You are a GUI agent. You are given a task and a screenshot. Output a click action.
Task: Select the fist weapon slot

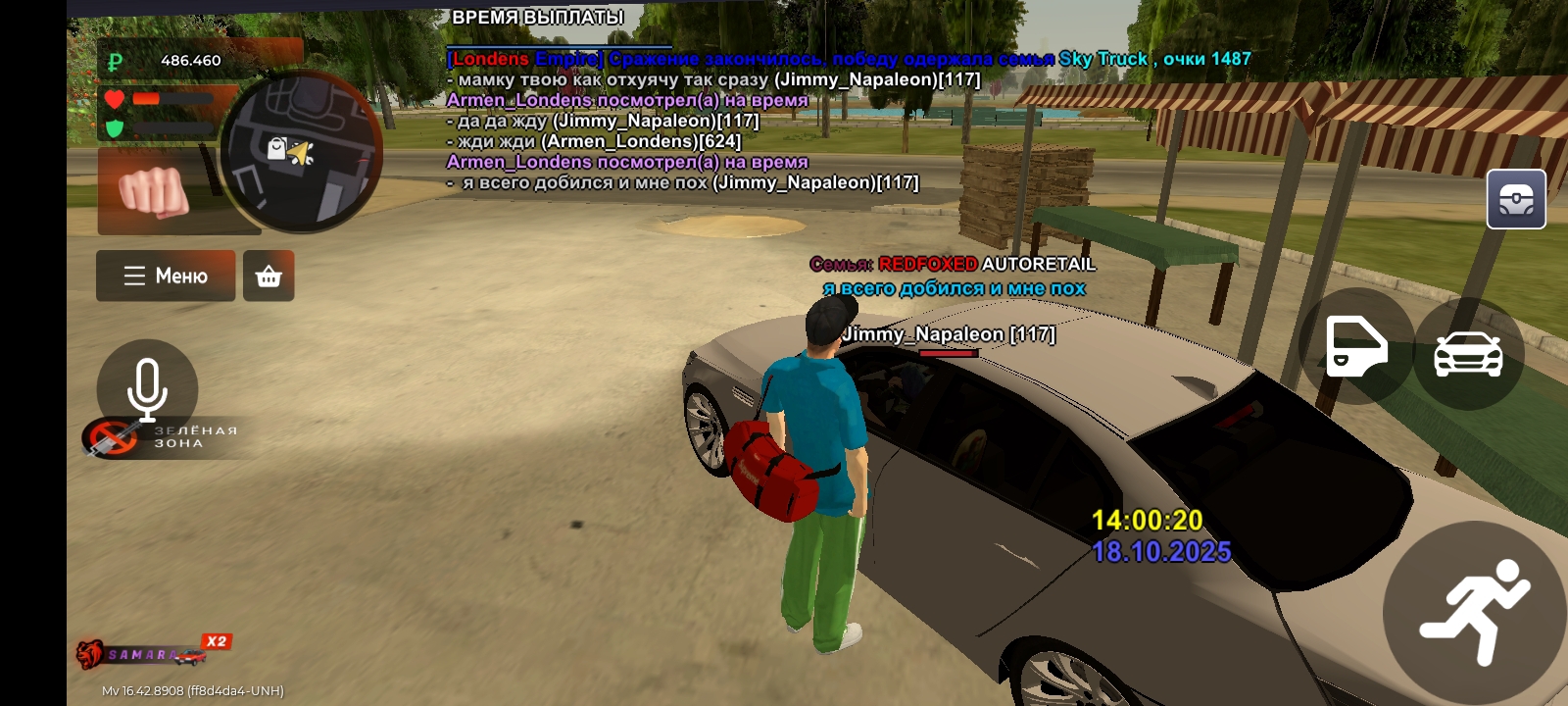pyautogui.click(x=155, y=191)
